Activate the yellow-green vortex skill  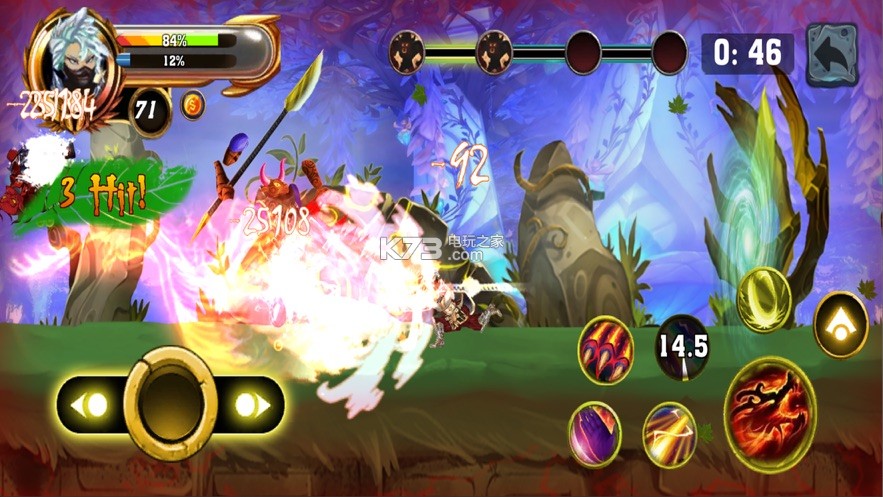pyautogui.click(x=764, y=300)
